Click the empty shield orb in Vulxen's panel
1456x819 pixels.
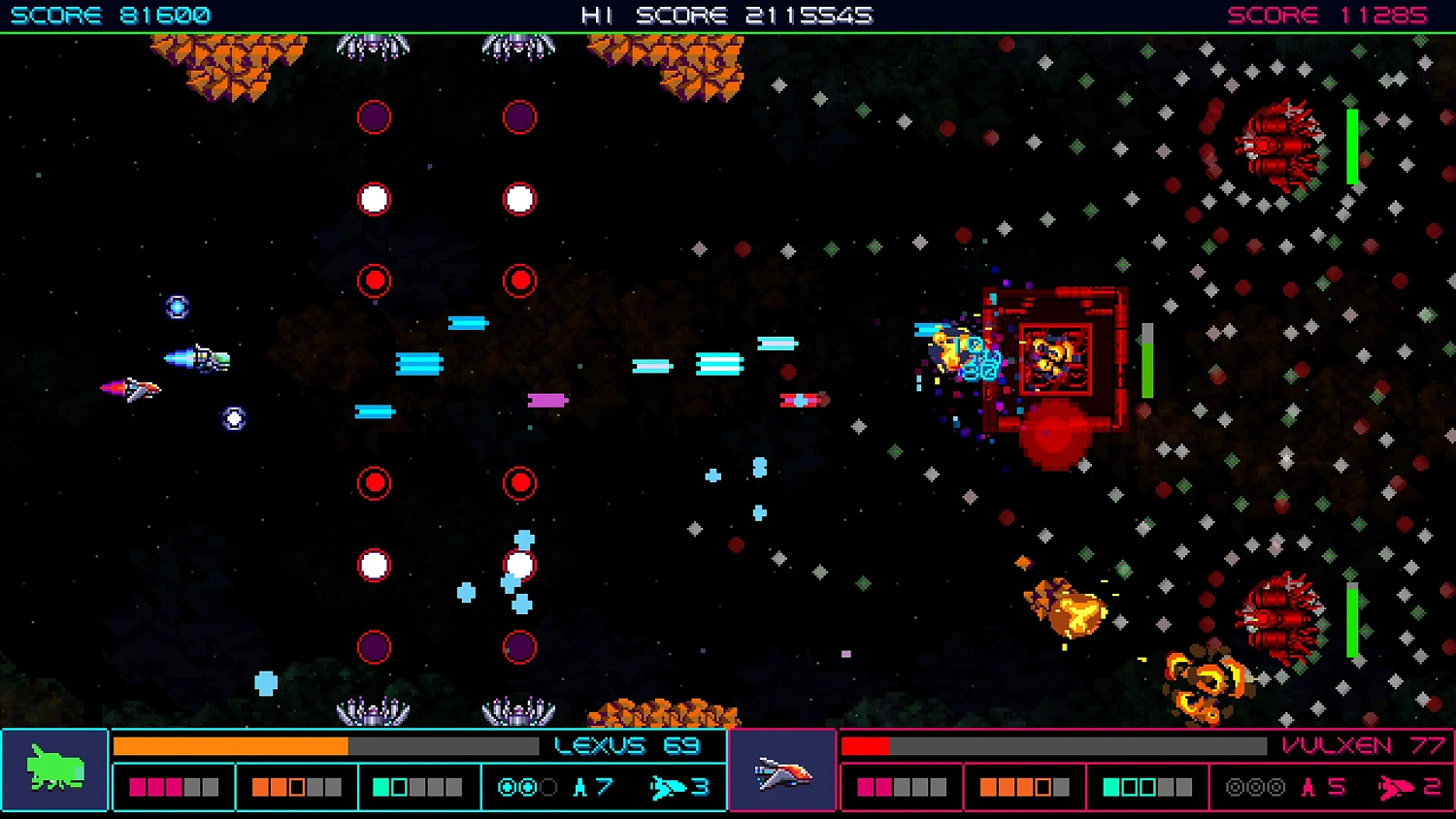(1235, 787)
